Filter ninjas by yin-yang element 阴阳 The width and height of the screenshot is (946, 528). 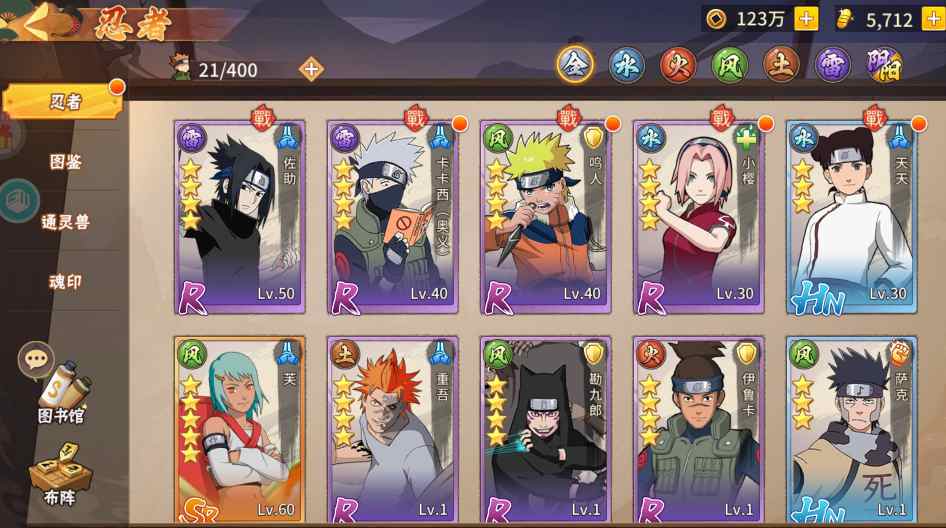(884, 65)
